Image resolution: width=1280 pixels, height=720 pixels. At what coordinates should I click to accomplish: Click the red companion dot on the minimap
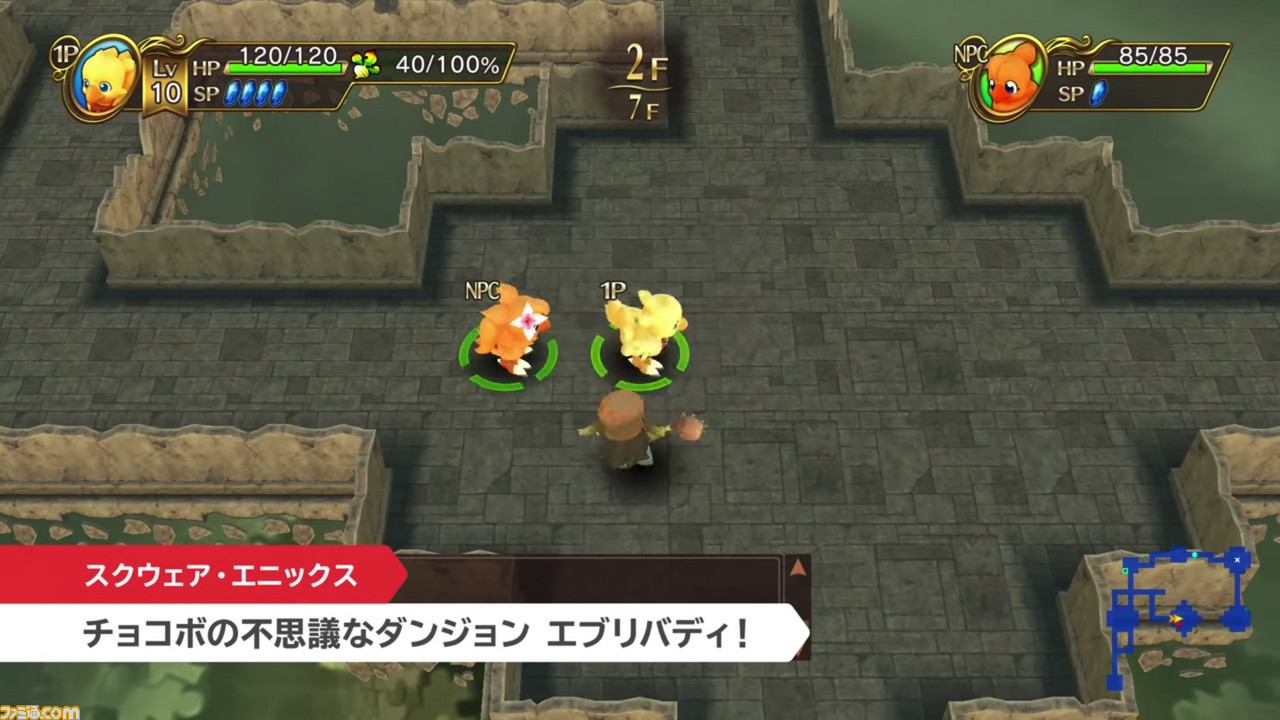[x=1179, y=625]
